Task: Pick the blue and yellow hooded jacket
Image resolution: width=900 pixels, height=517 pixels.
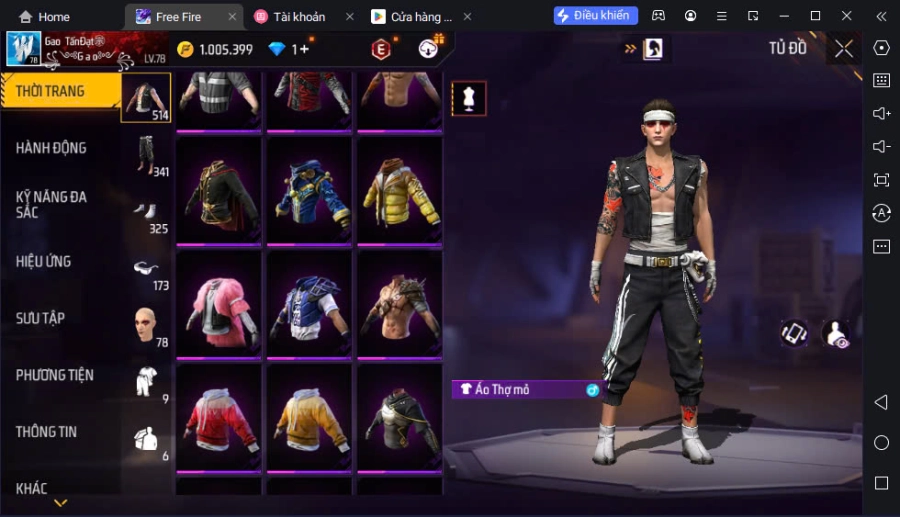Action: 309,192
